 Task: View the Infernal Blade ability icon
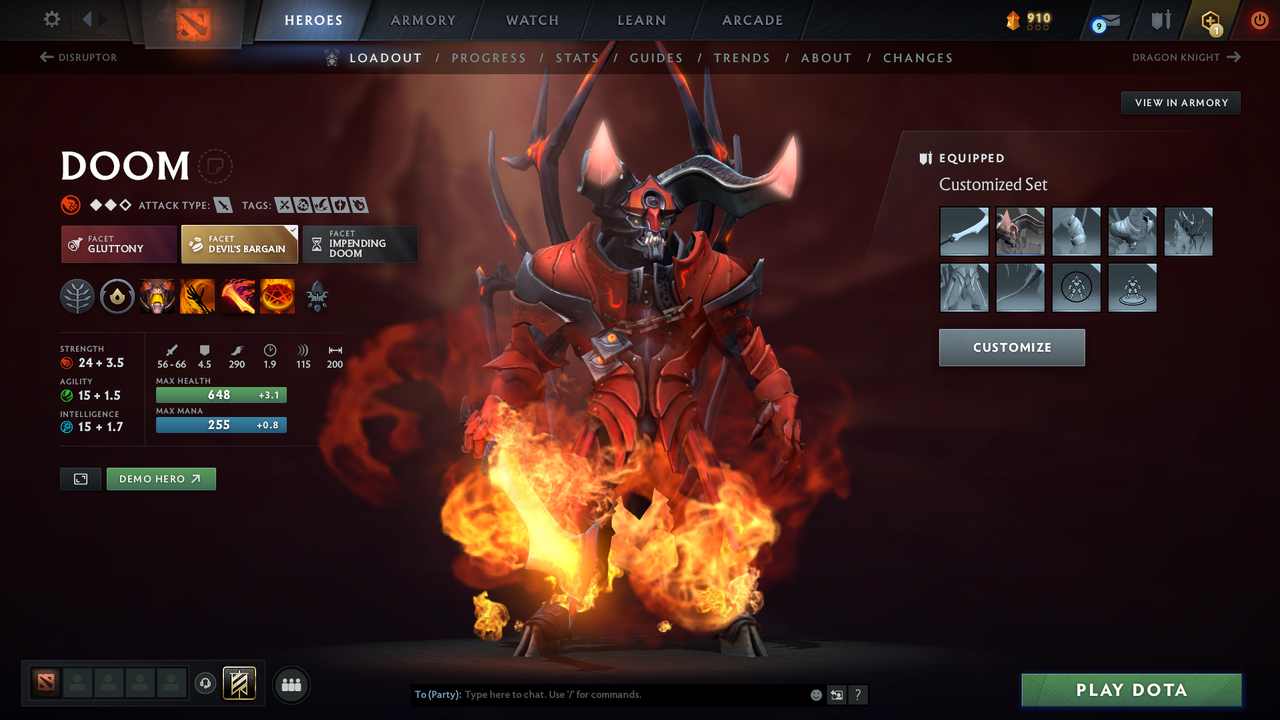coord(237,296)
